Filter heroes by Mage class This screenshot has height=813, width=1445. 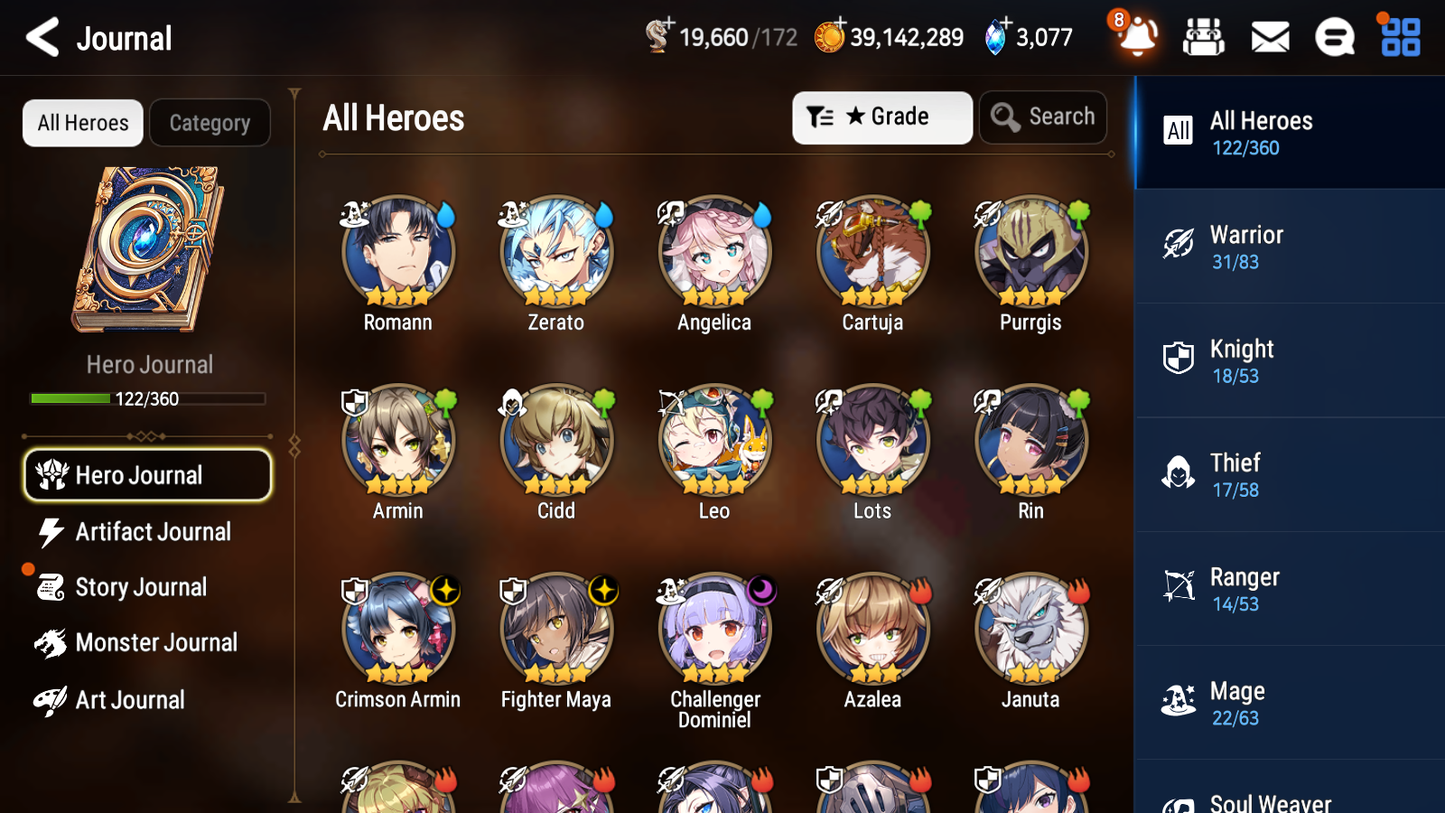1289,702
